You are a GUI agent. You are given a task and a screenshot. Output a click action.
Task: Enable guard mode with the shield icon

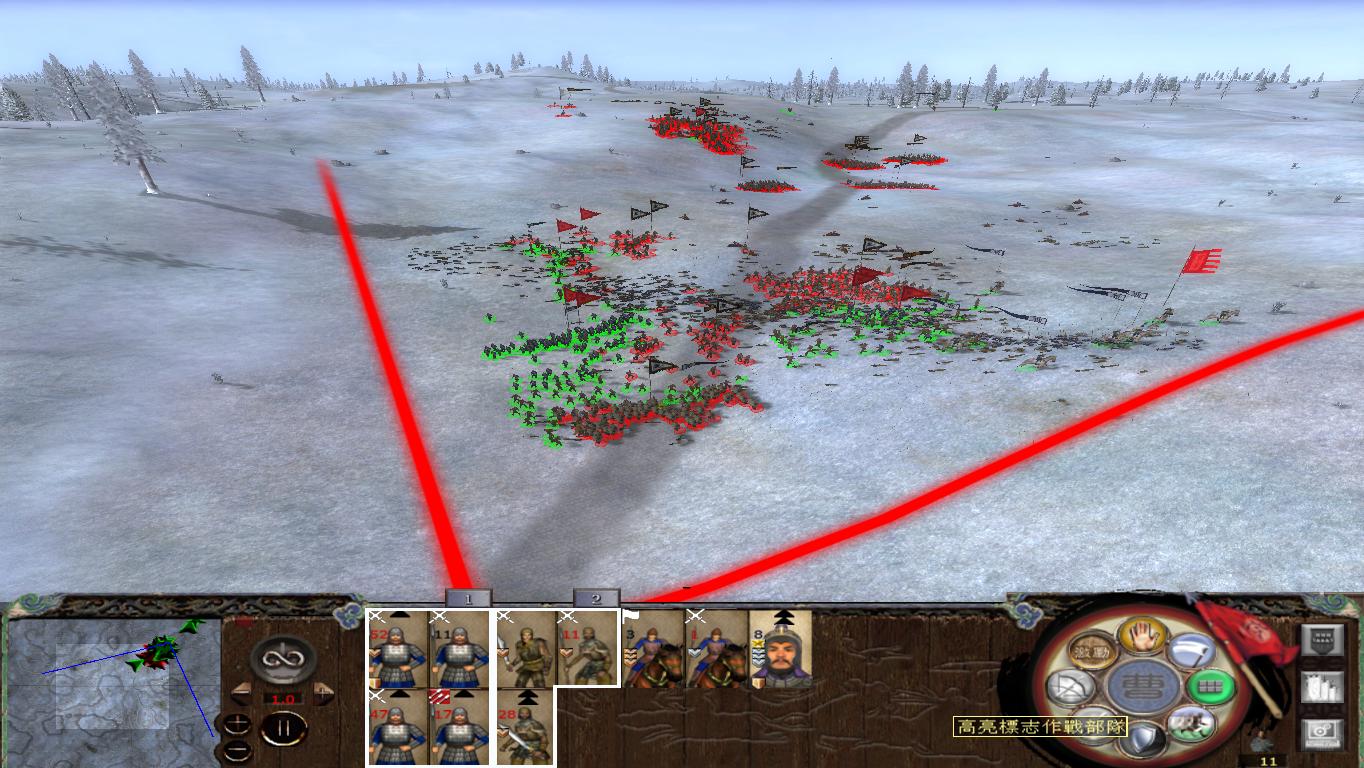pos(1144,738)
